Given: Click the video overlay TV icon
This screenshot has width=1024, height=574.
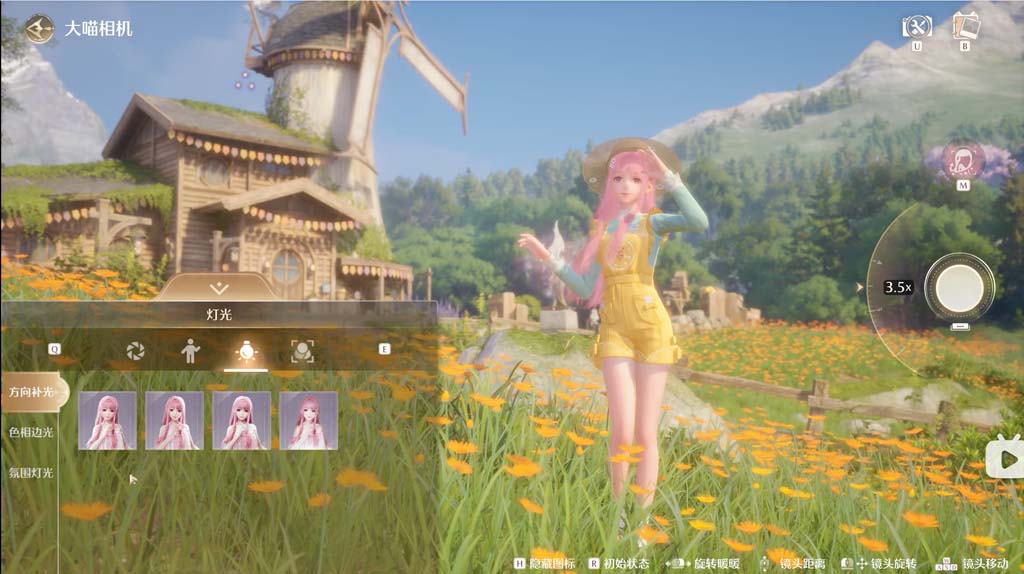Looking at the screenshot, I should point(1004,458).
